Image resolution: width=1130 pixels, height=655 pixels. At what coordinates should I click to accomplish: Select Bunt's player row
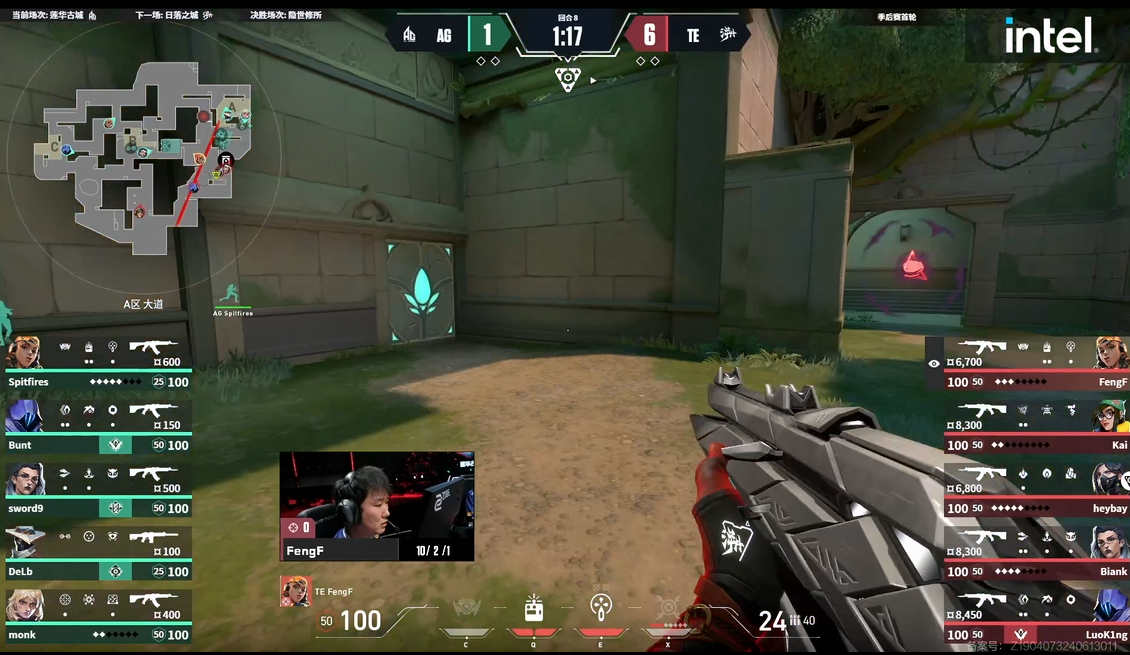click(x=97, y=426)
